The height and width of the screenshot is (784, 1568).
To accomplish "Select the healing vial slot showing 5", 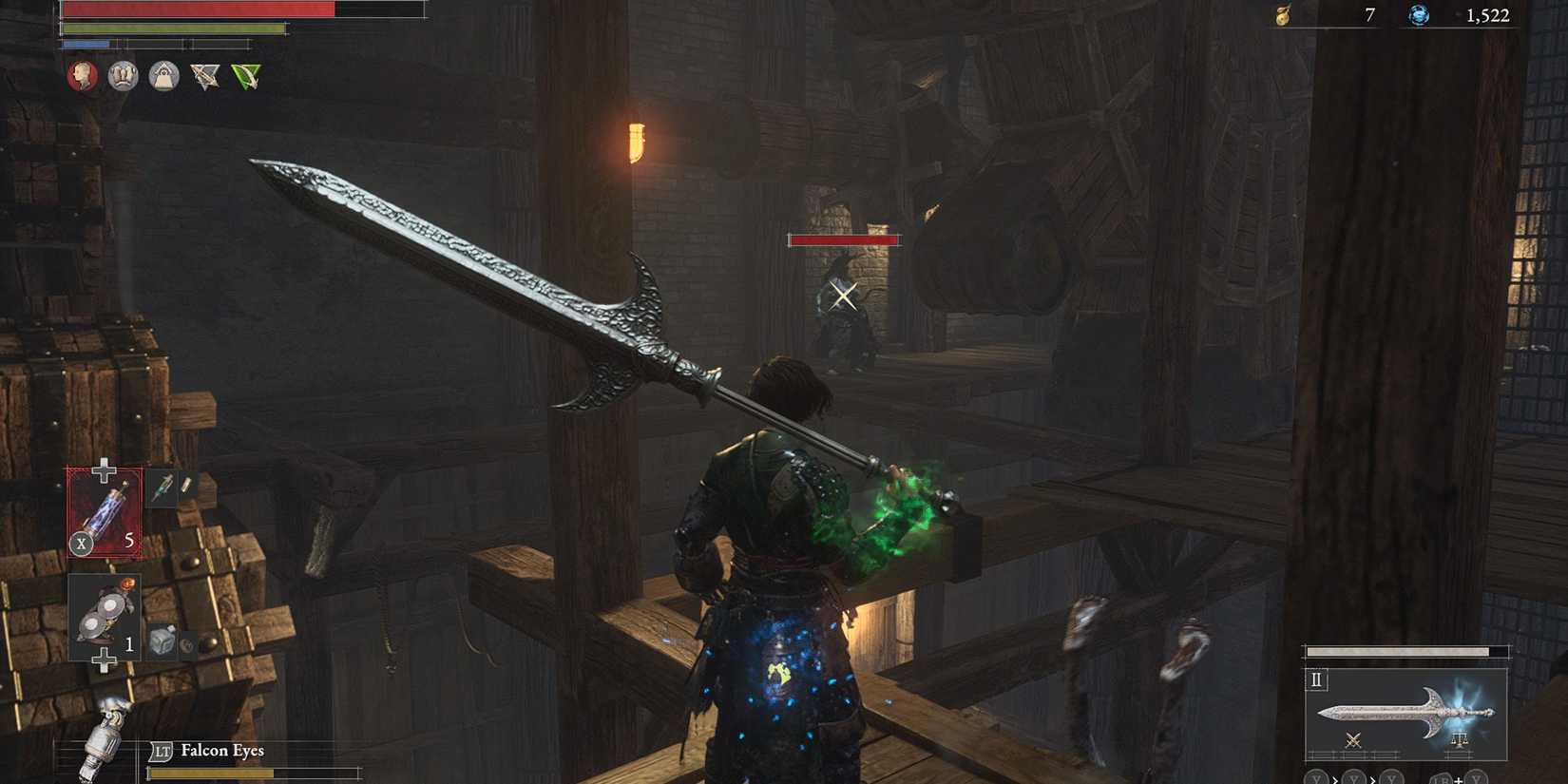I will (105, 513).
